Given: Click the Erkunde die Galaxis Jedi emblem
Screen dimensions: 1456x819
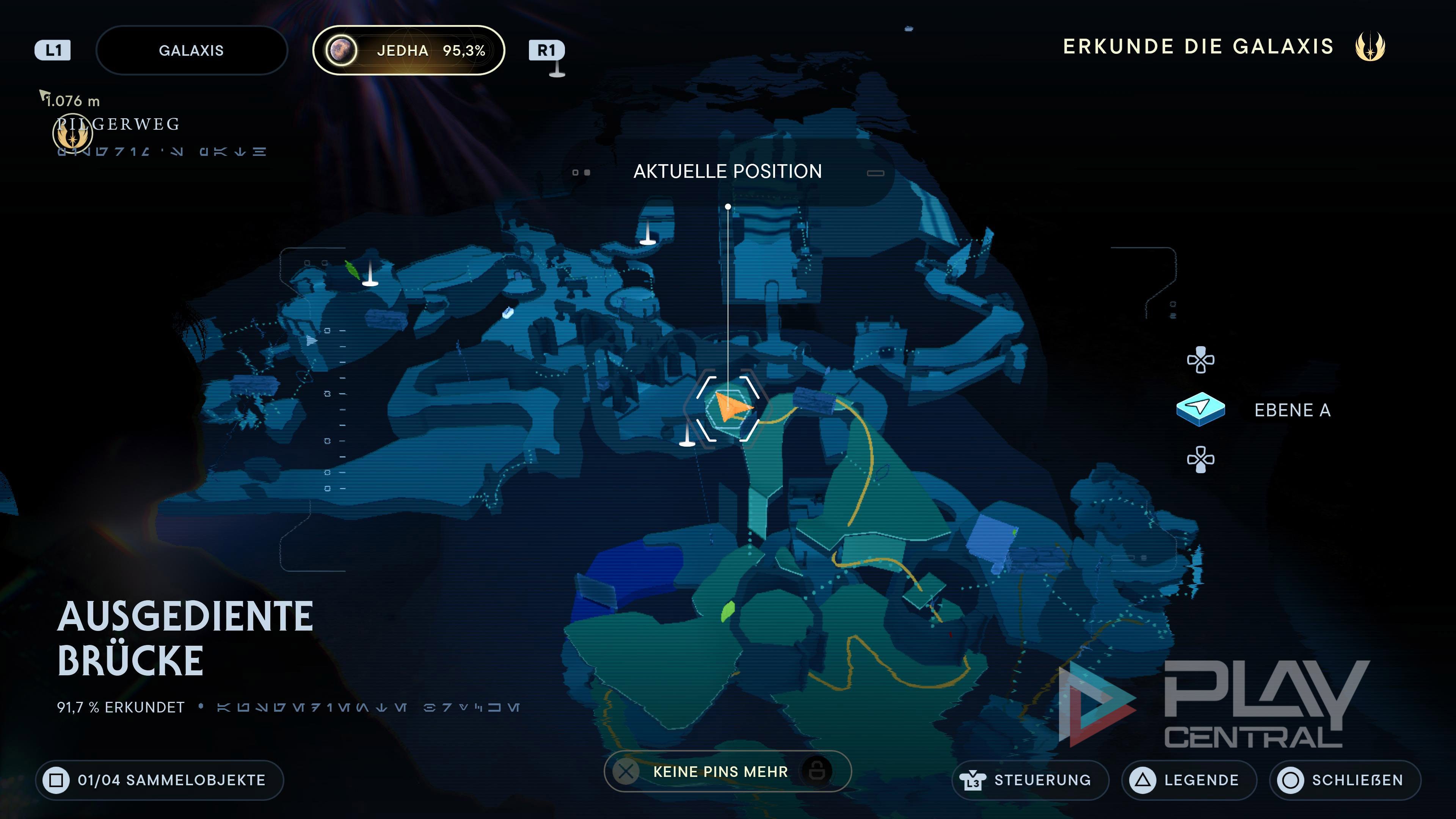Looking at the screenshot, I should [x=1370, y=46].
